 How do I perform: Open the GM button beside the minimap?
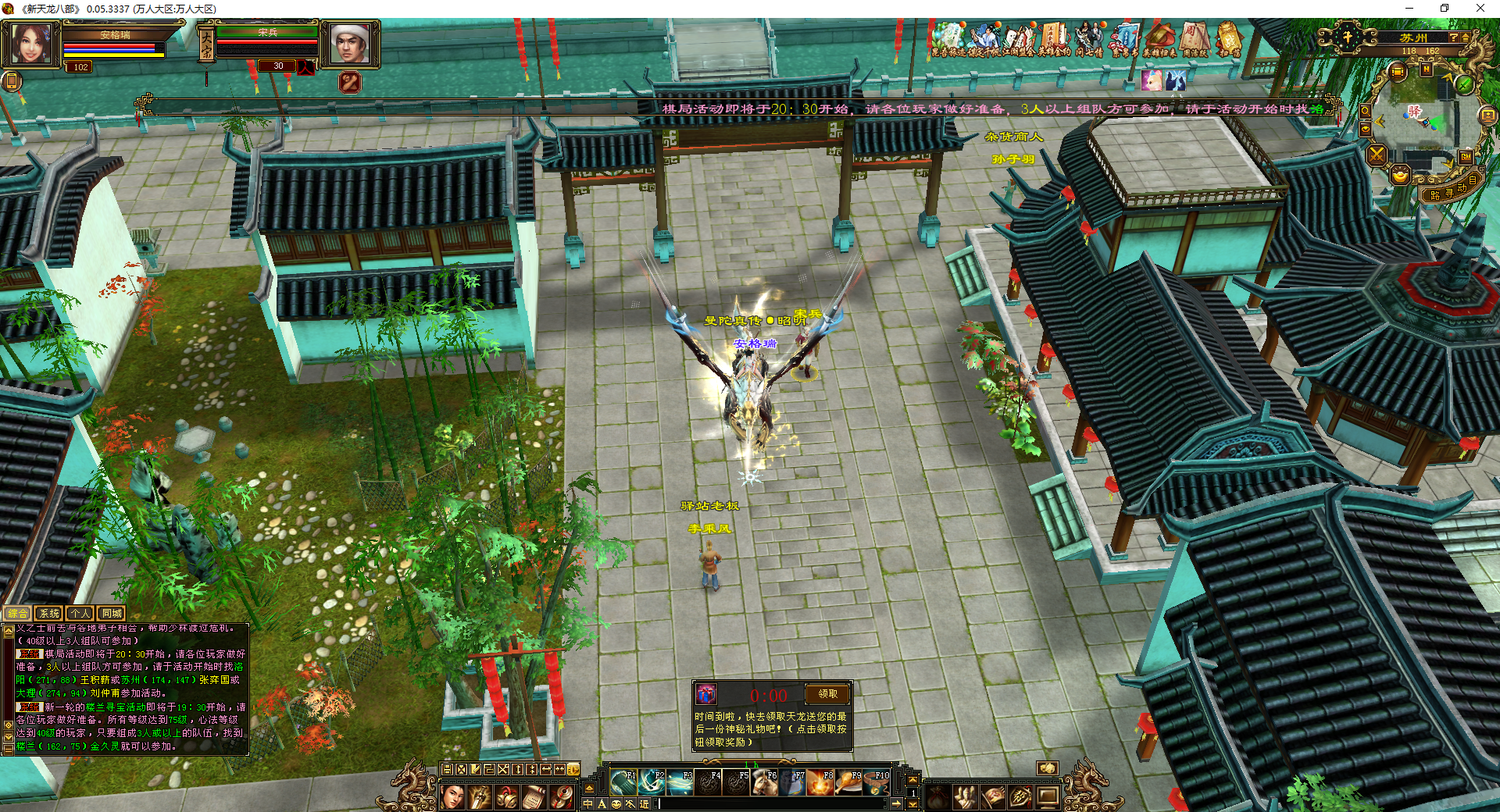(x=1466, y=157)
